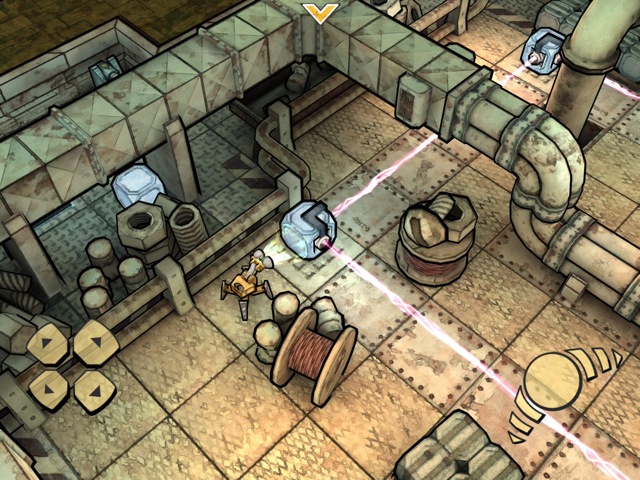Tap the upper-right pad of the movement D-pad
The height and width of the screenshot is (480, 640).
click(x=94, y=342)
